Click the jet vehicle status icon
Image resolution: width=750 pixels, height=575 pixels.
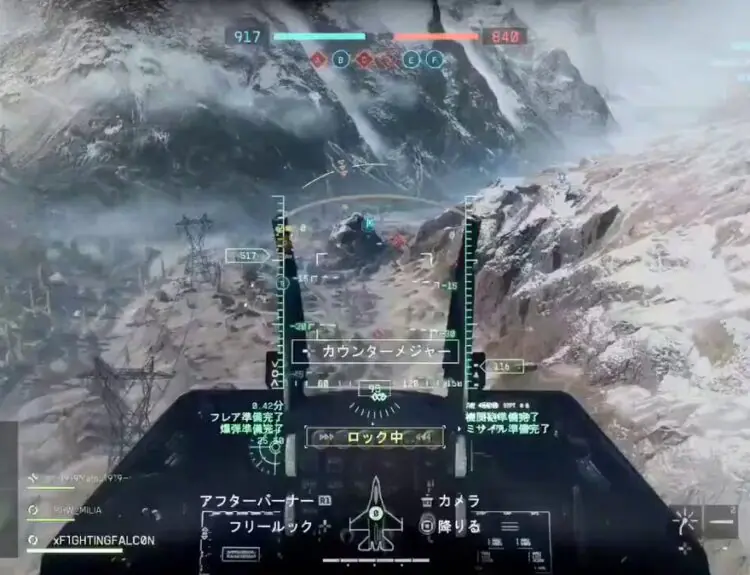point(375,513)
